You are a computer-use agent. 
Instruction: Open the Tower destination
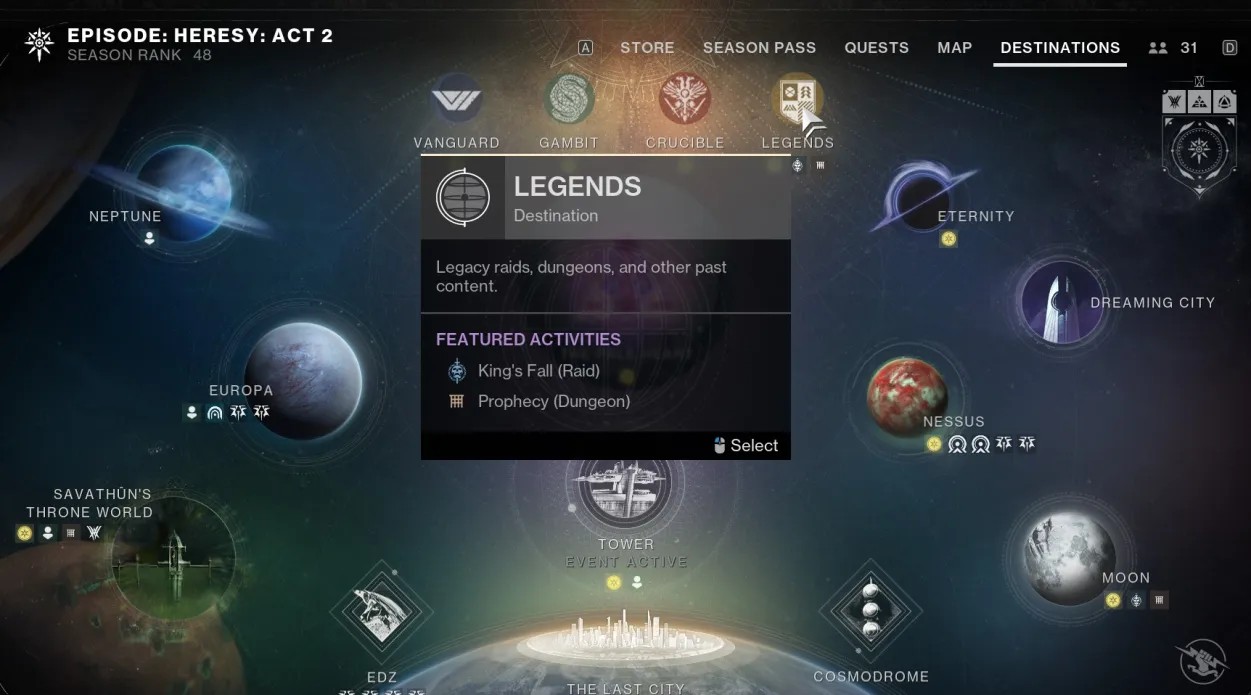(x=625, y=486)
